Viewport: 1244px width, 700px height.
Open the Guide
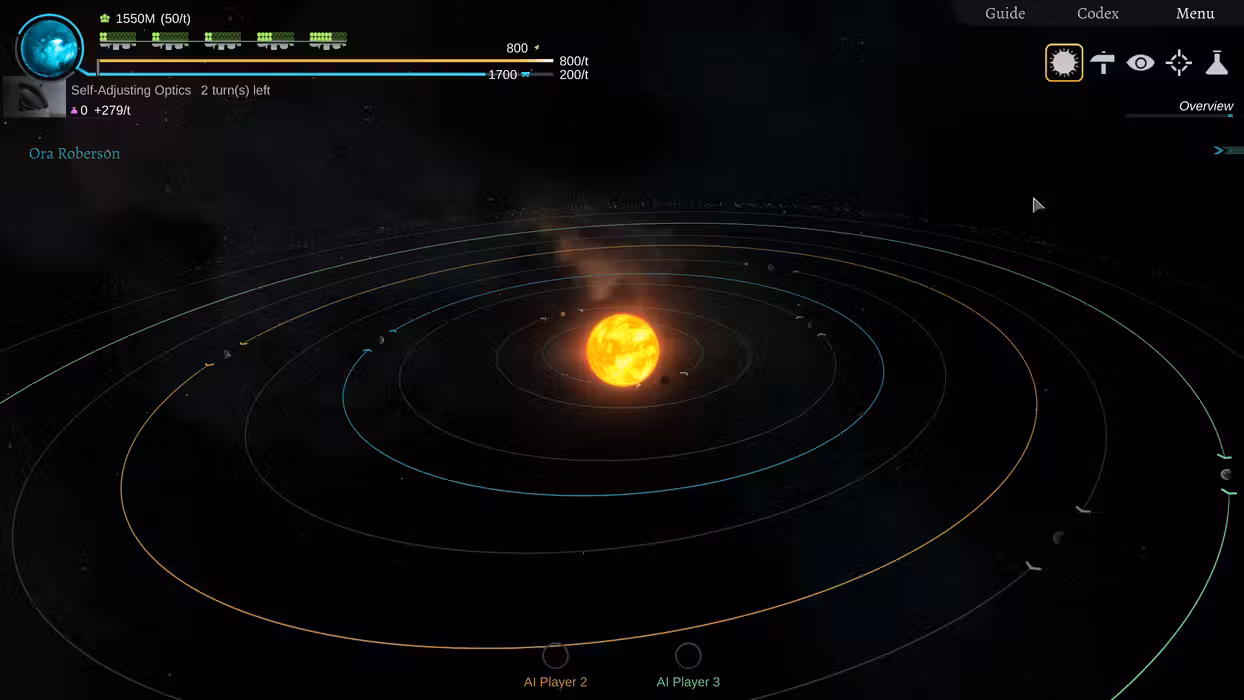point(1005,13)
